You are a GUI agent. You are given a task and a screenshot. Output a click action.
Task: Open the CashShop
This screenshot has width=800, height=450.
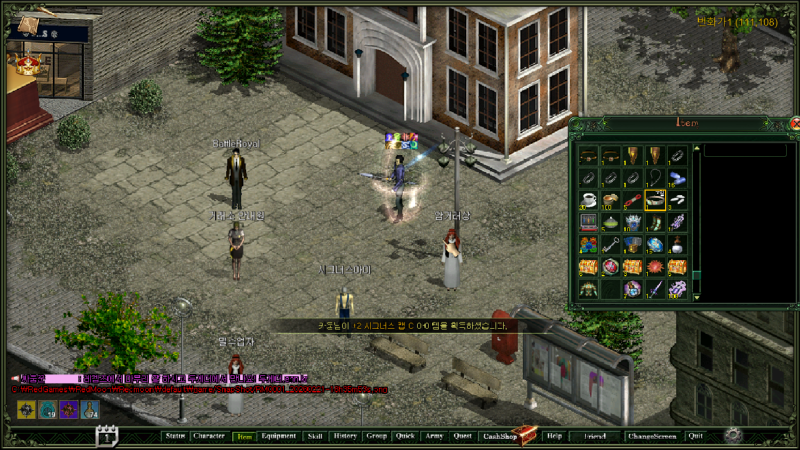pos(500,436)
